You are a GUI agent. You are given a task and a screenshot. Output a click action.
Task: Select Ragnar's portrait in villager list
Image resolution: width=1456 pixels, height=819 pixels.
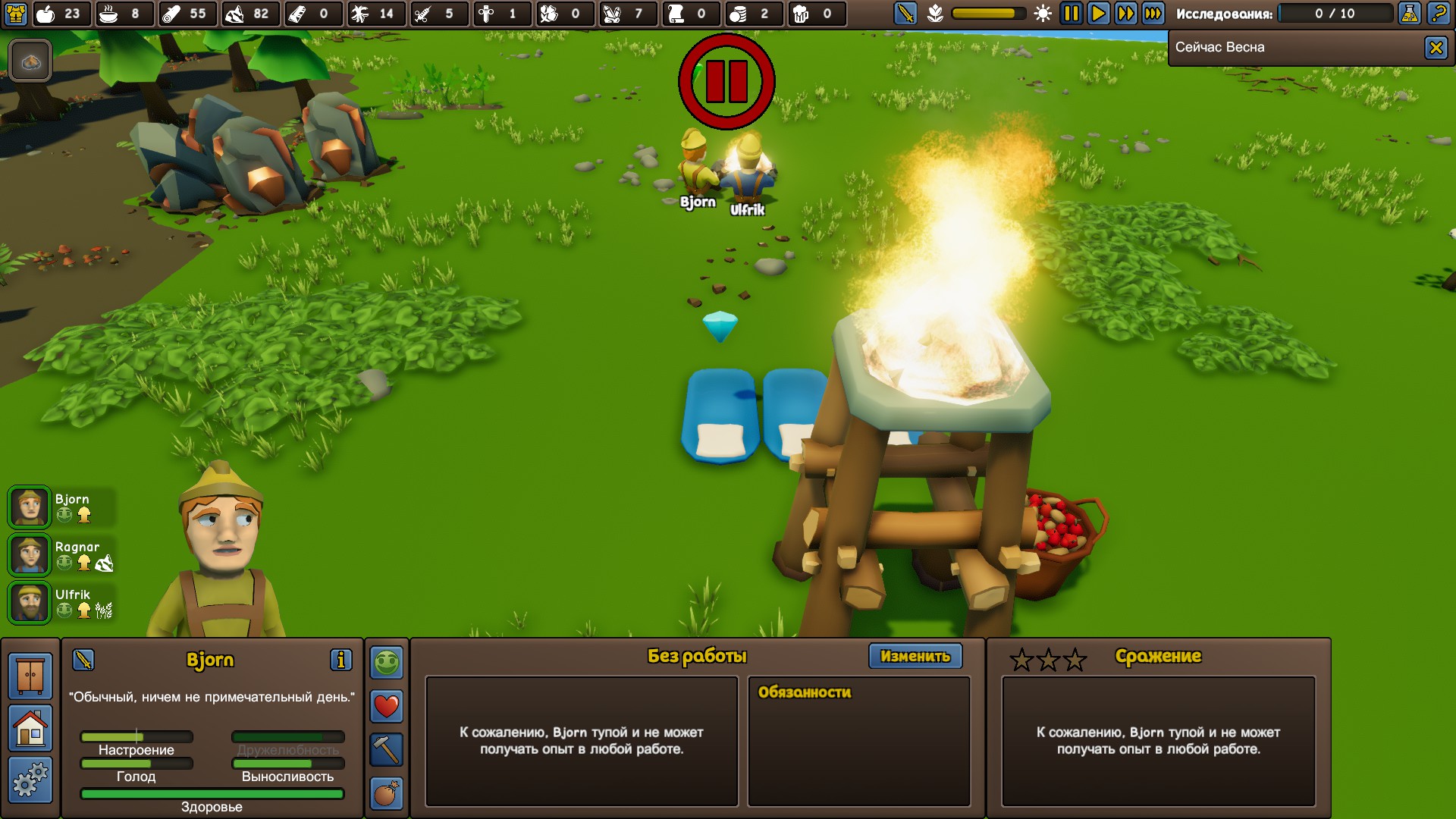[30, 555]
